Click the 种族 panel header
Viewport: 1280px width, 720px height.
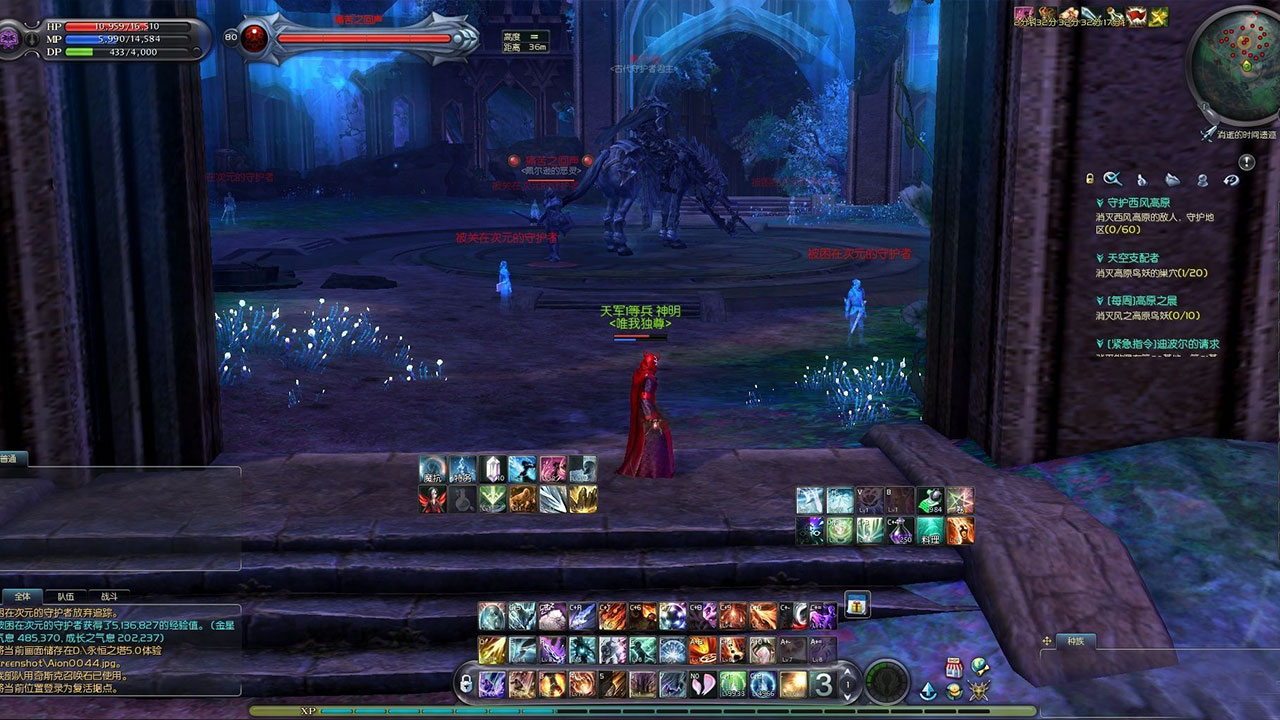click(1075, 641)
